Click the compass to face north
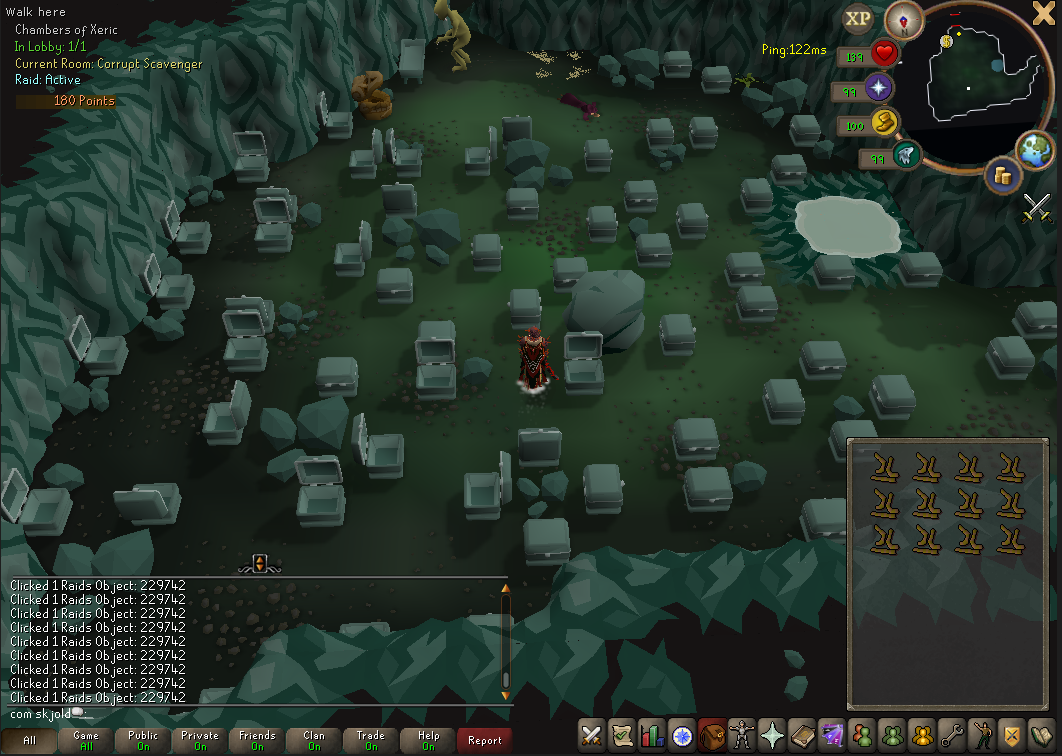 coord(903,20)
